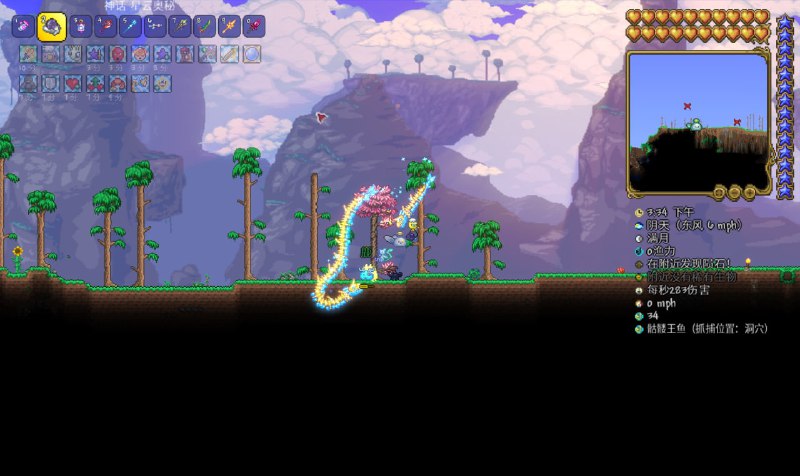Image resolution: width=800 pixels, height=476 pixels.
Task: Select the green sword in hotbar slot 8
Action: (x=205, y=27)
